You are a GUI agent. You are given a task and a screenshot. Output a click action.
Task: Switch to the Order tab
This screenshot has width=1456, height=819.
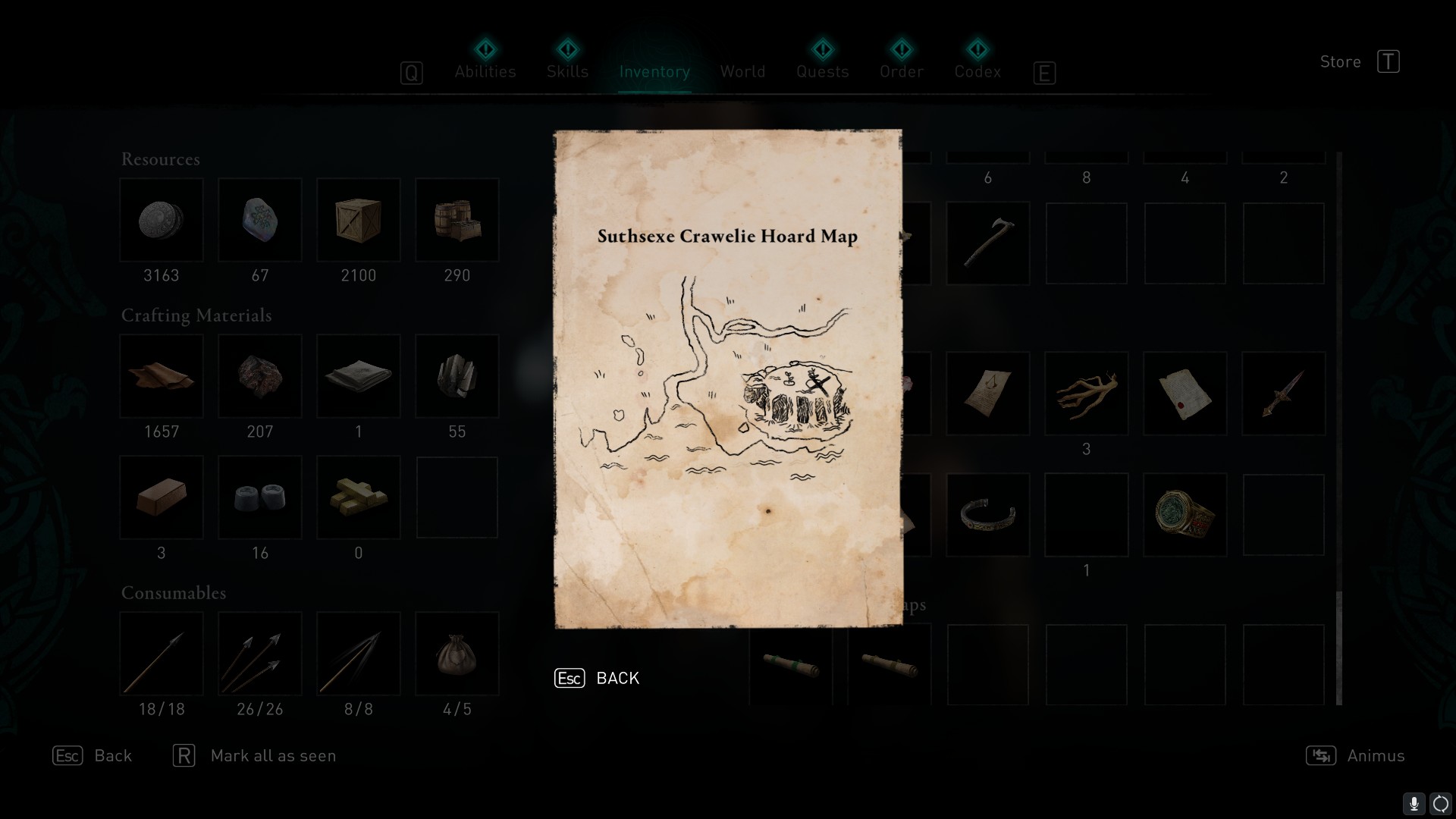point(902,71)
